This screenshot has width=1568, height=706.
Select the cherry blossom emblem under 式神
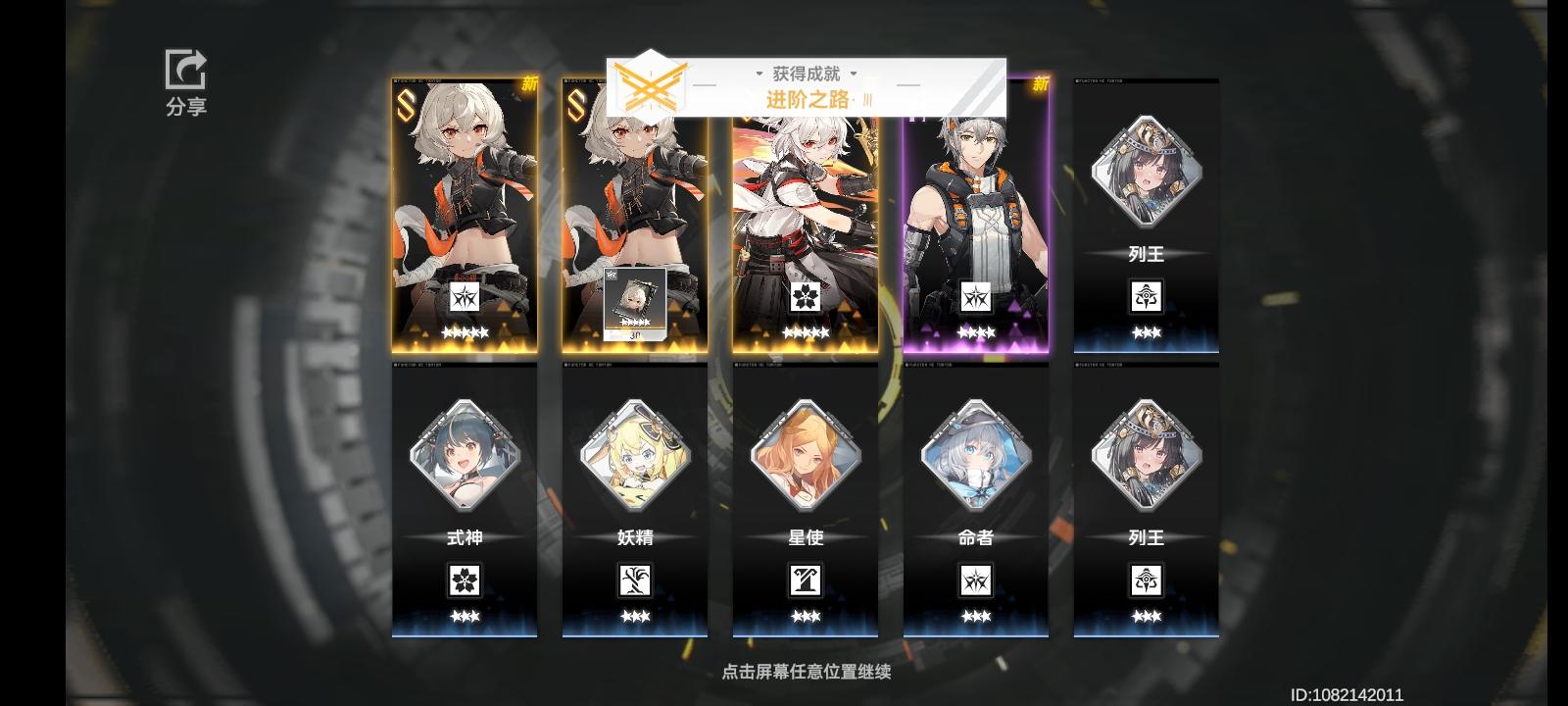[465, 580]
